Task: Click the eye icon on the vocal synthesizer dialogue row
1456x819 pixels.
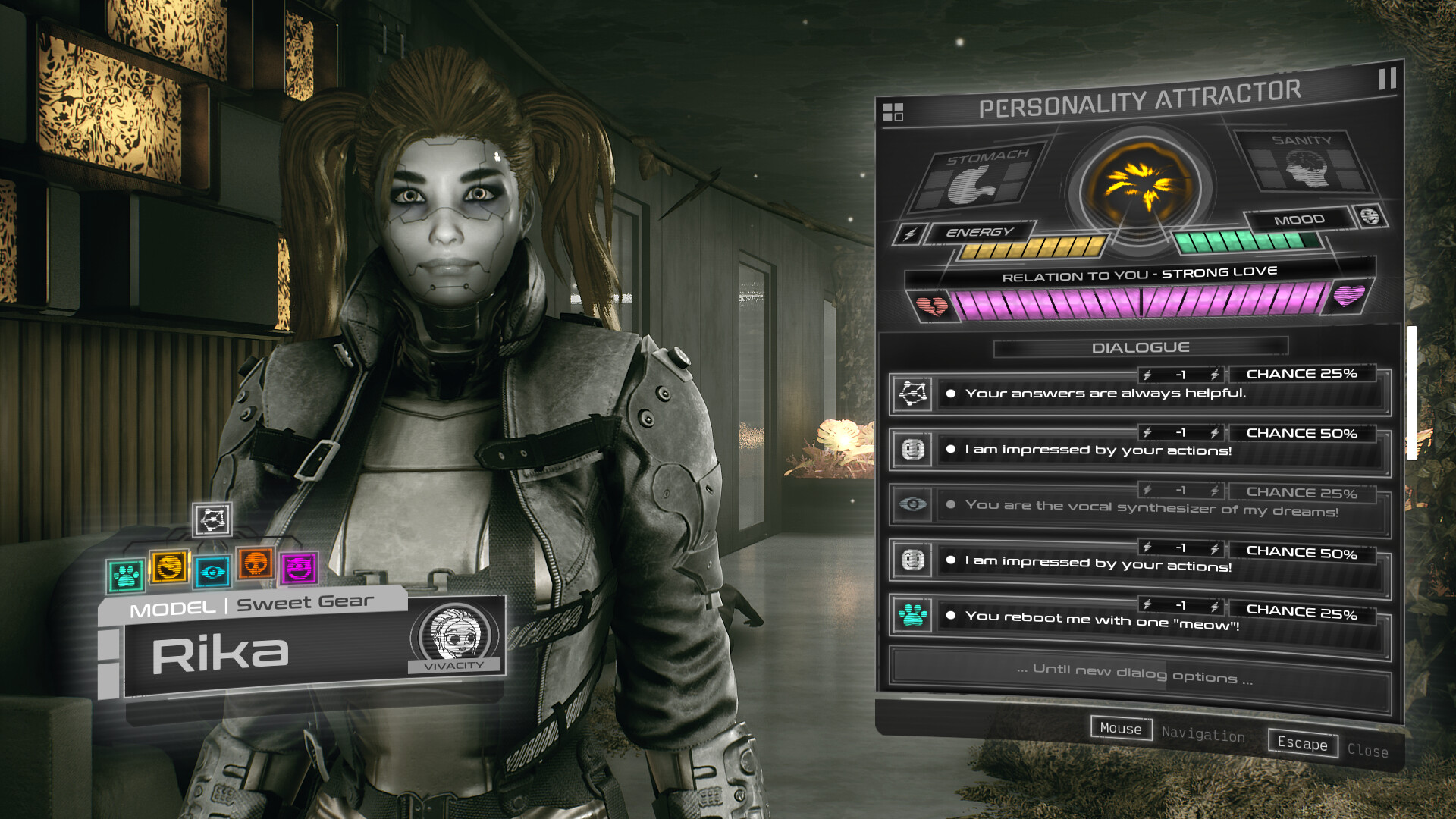Action: point(913,502)
